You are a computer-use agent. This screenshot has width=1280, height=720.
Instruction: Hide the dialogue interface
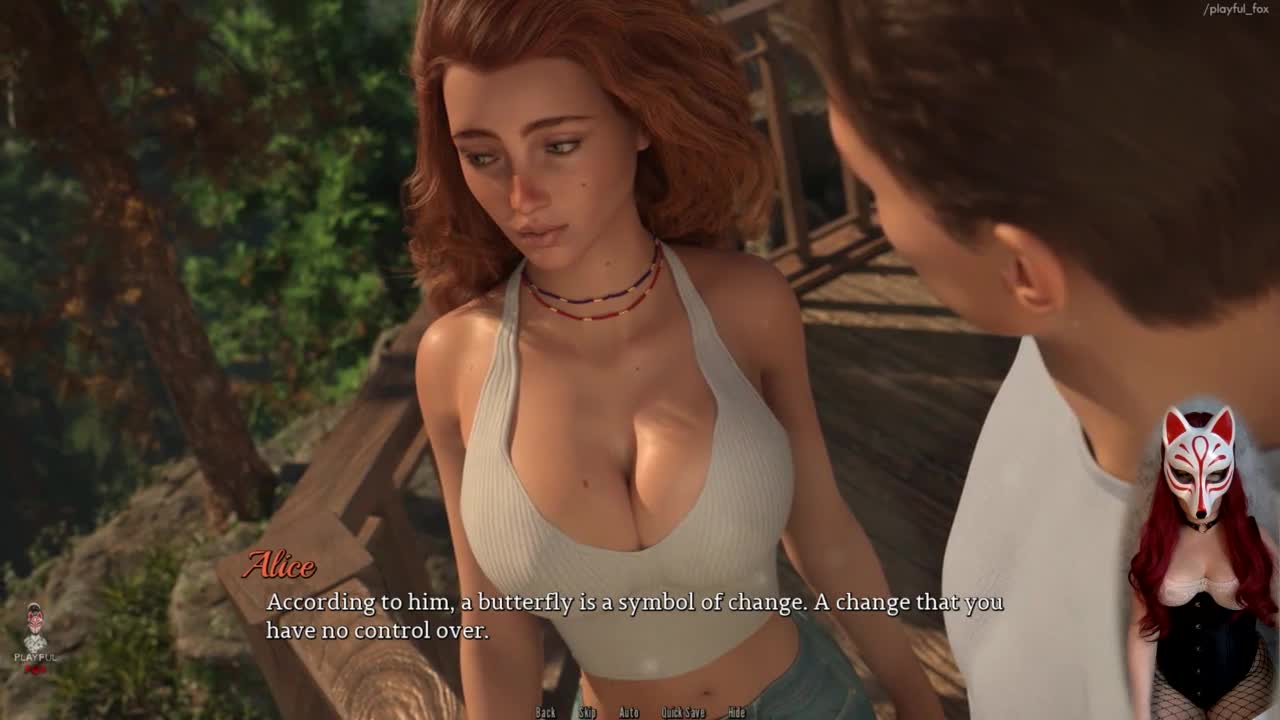coord(737,712)
